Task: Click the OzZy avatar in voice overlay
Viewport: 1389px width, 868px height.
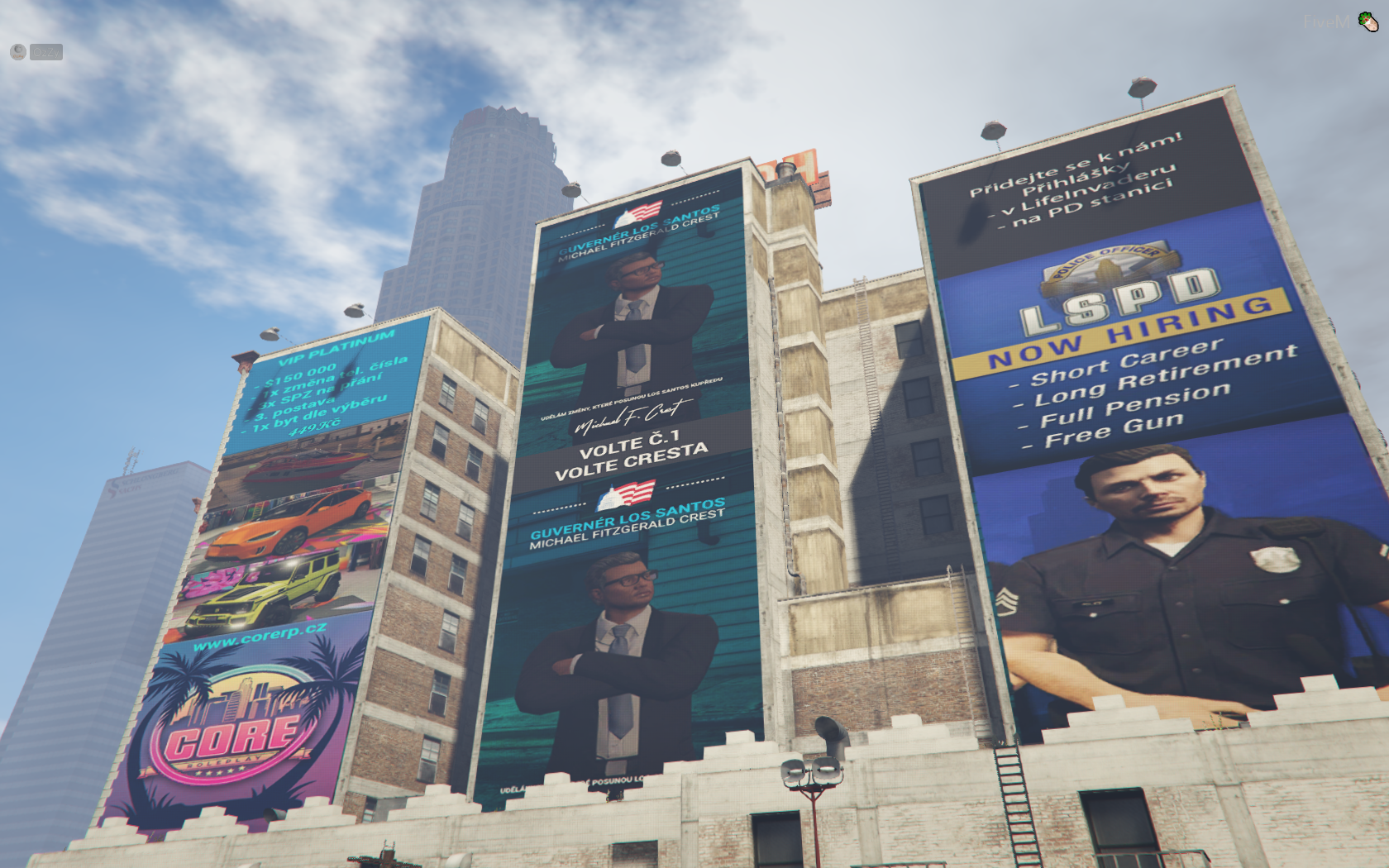Action: point(18,52)
